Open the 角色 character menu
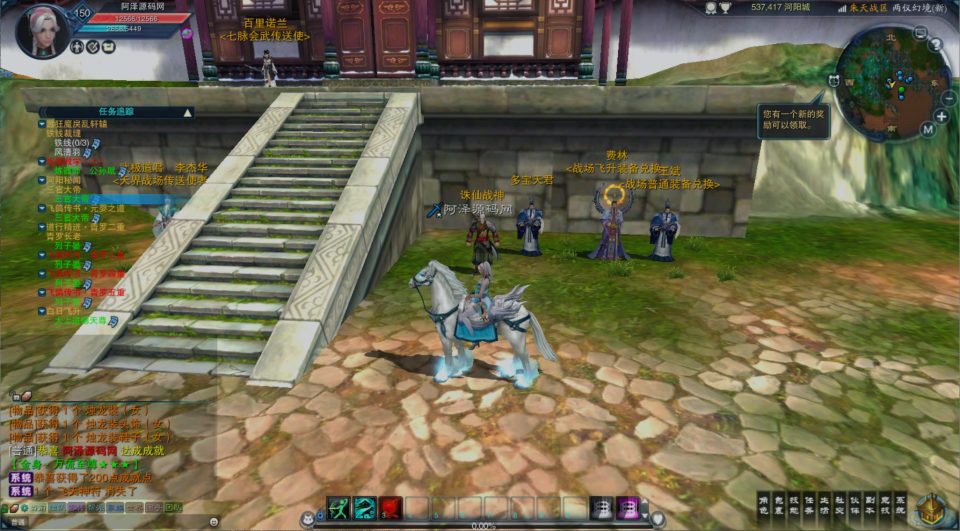Screen dimensions: 960x531 click(764, 506)
